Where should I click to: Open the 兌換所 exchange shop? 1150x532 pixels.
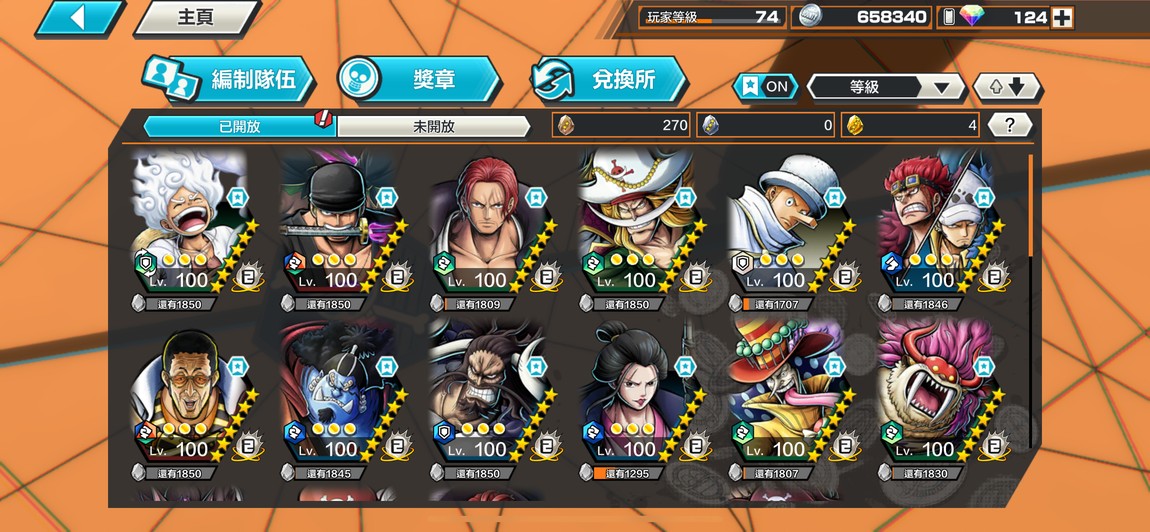point(609,80)
